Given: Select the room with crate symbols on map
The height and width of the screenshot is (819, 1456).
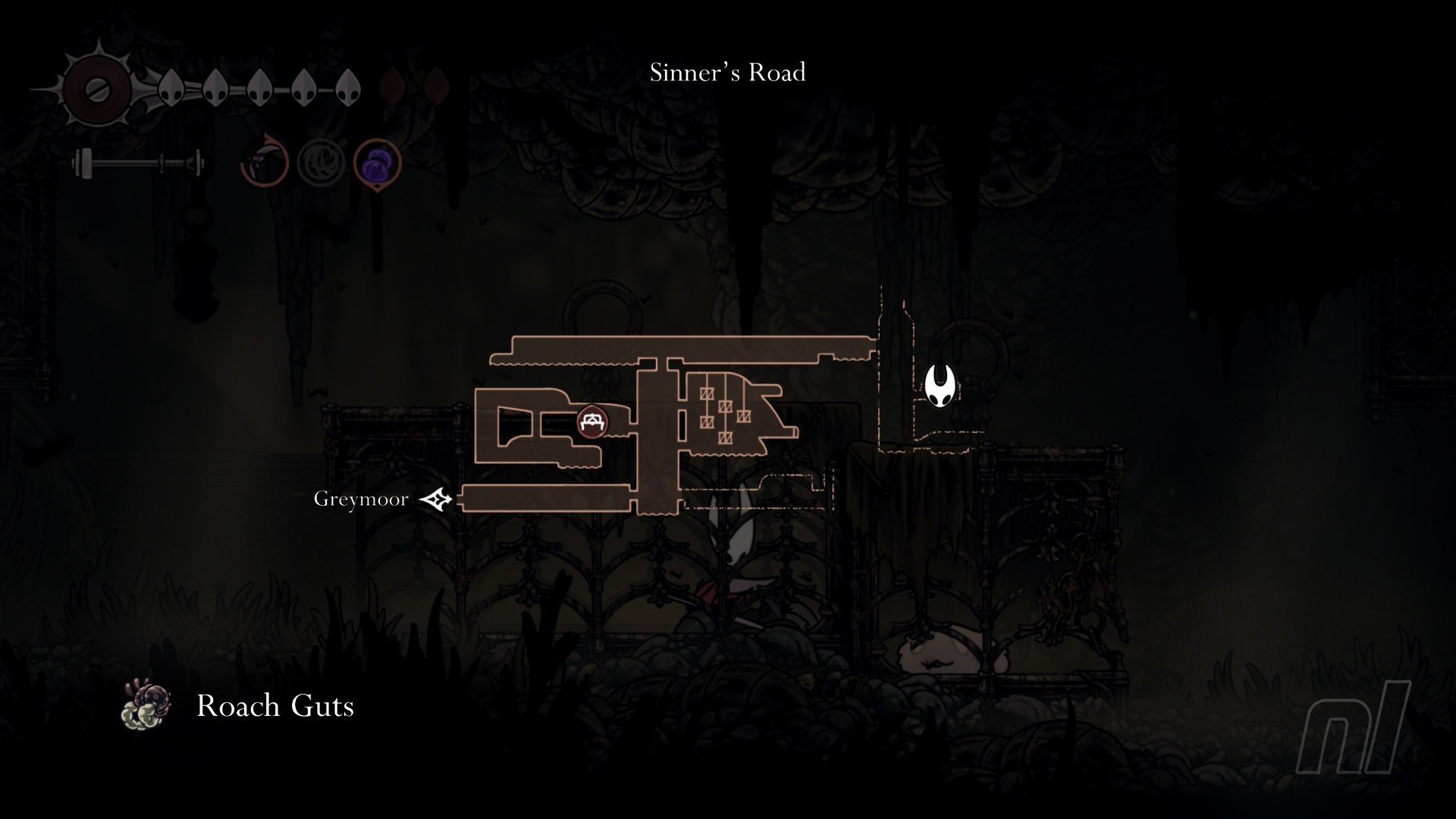Looking at the screenshot, I should pos(726,410).
